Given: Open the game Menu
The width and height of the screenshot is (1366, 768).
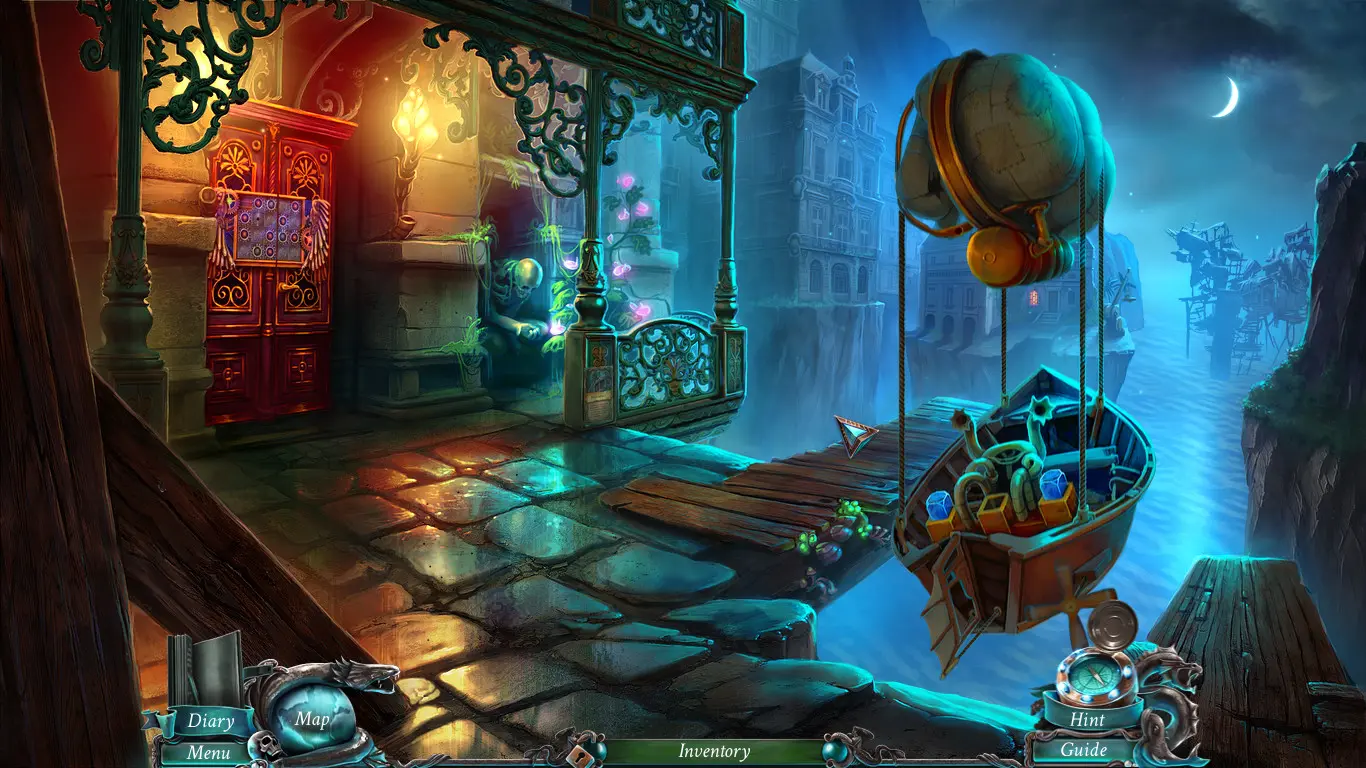Looking at the screenshot, I should click(x=208, y=752).
